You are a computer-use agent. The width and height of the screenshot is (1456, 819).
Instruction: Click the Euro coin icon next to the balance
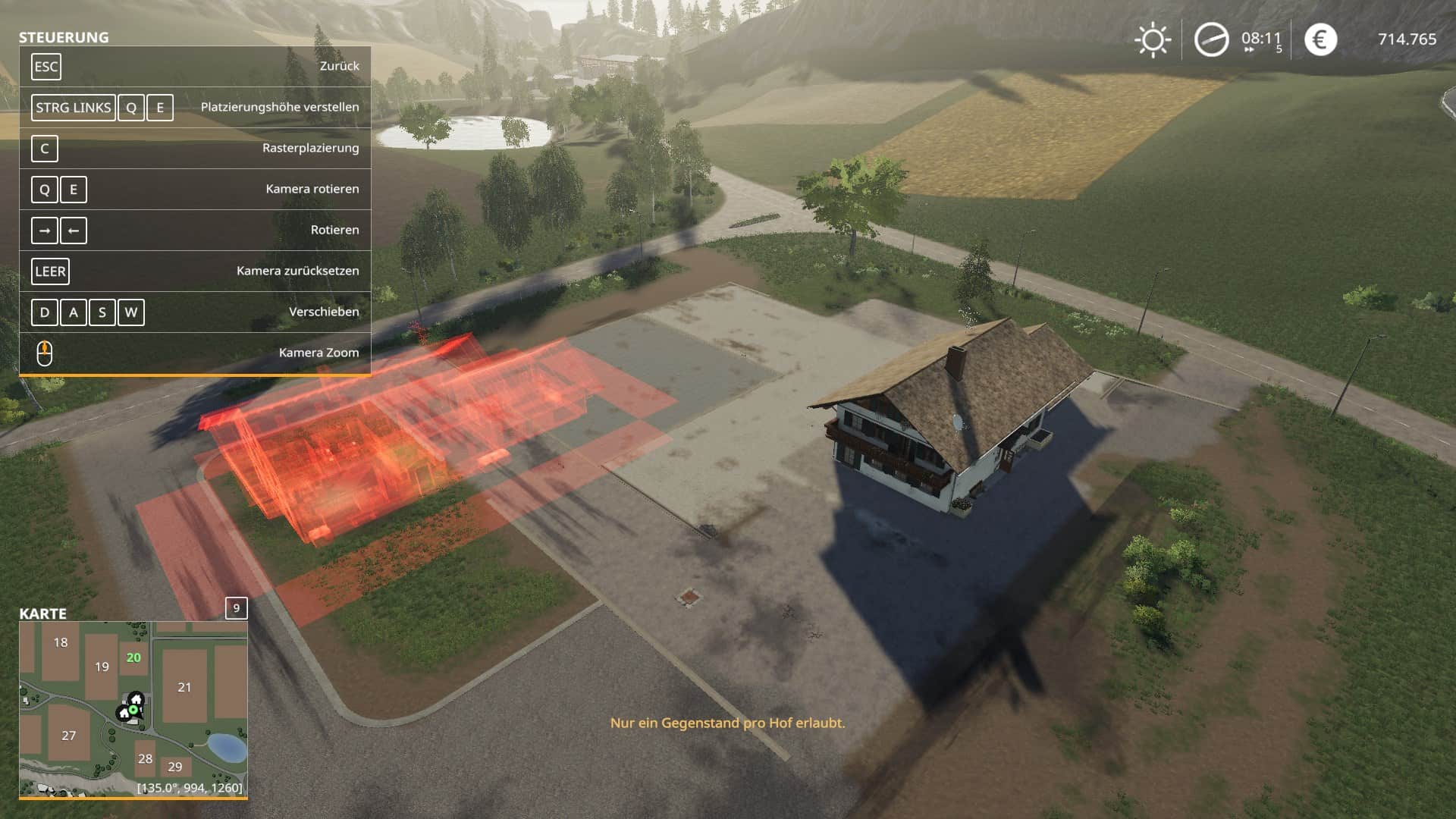coord(1320,38)
